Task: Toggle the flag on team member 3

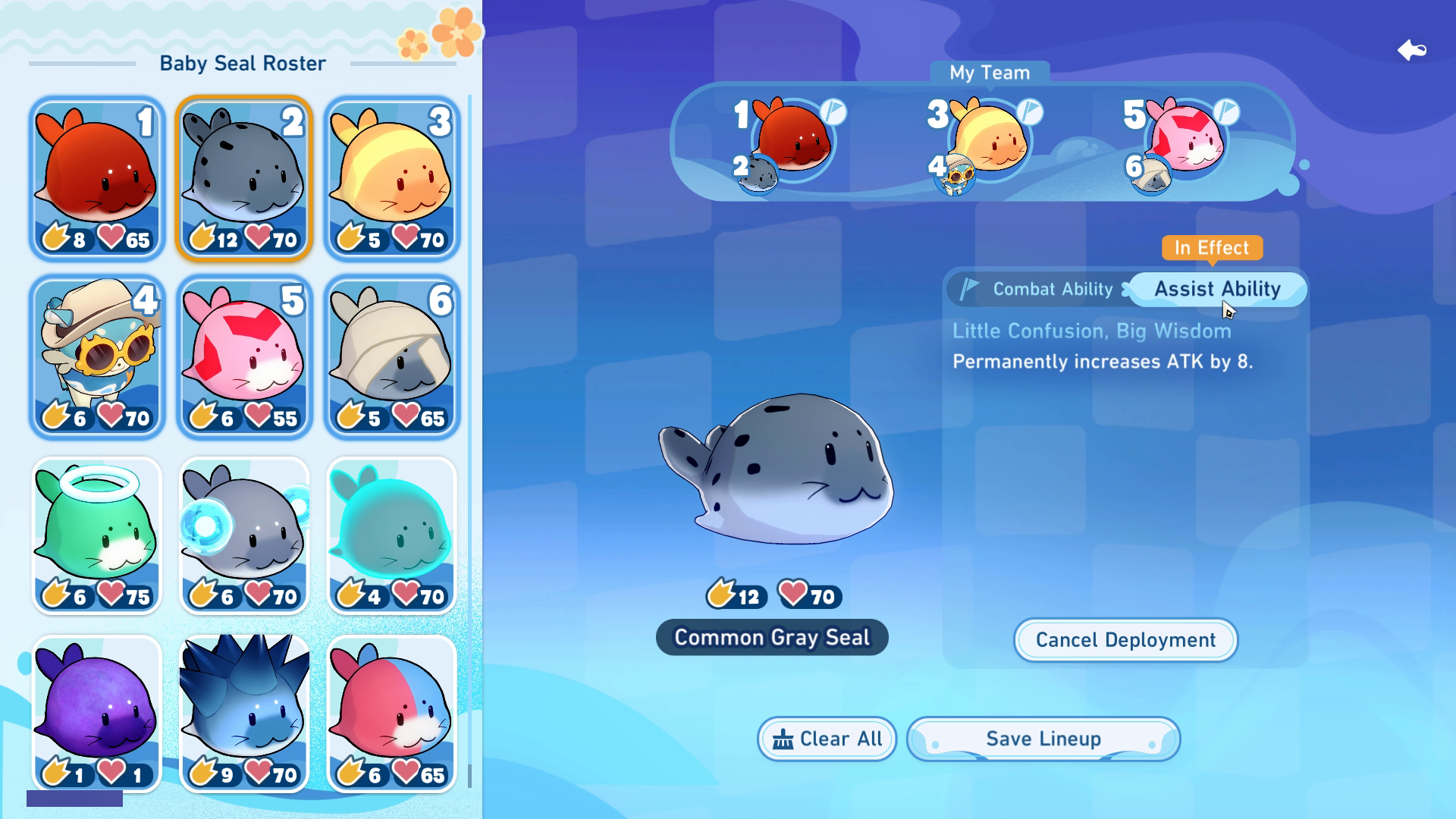Action: (x=1028, y=112)
